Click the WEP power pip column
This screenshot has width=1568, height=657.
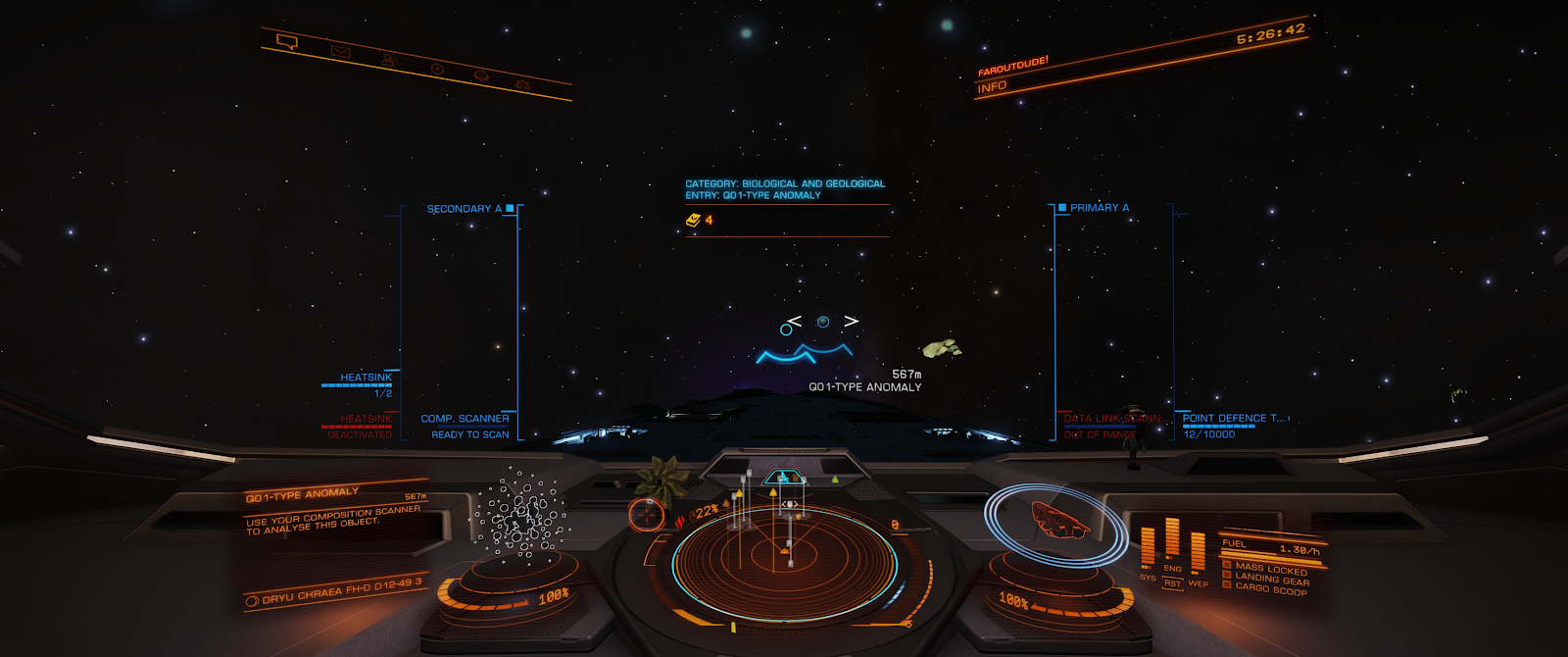coord(1198,554)
